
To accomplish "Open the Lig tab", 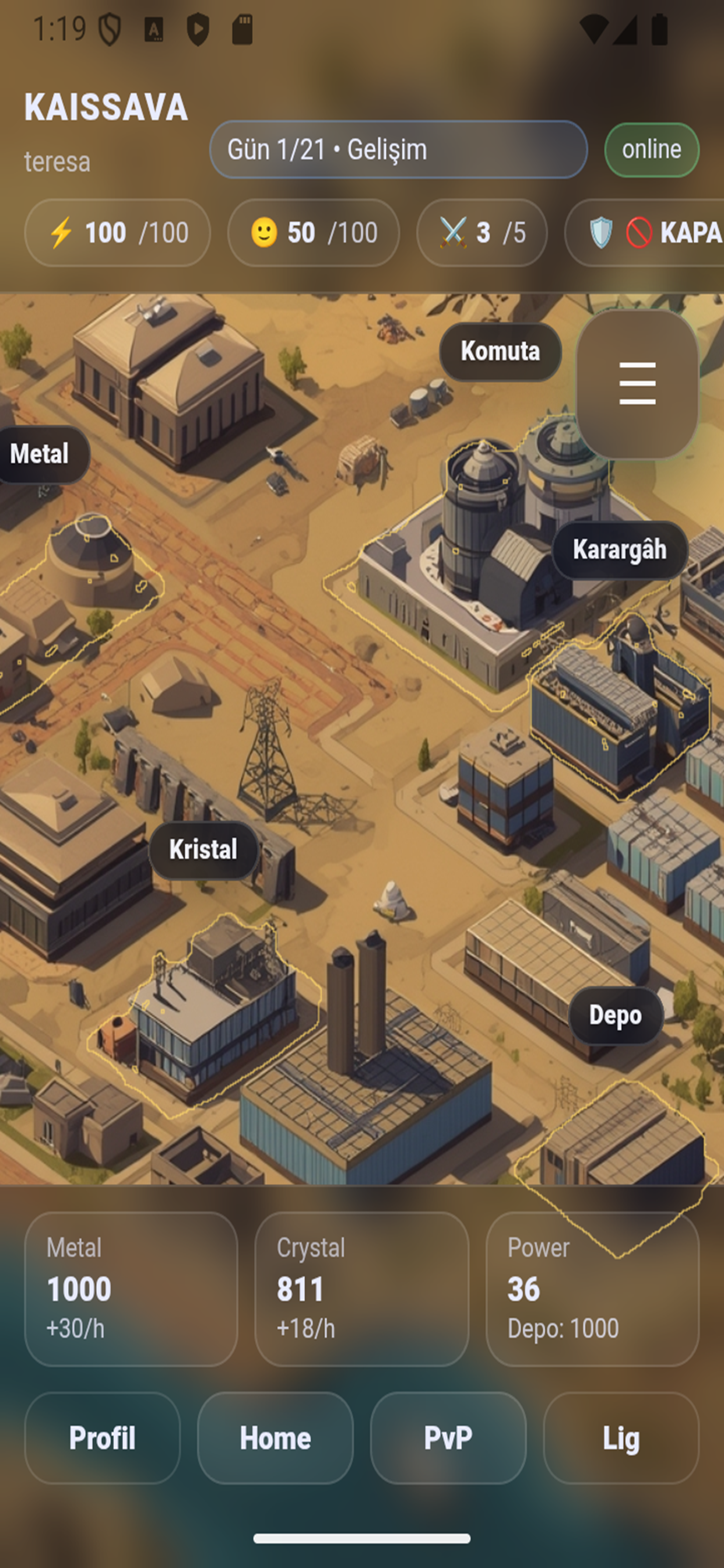I will tap(621, 1438).
